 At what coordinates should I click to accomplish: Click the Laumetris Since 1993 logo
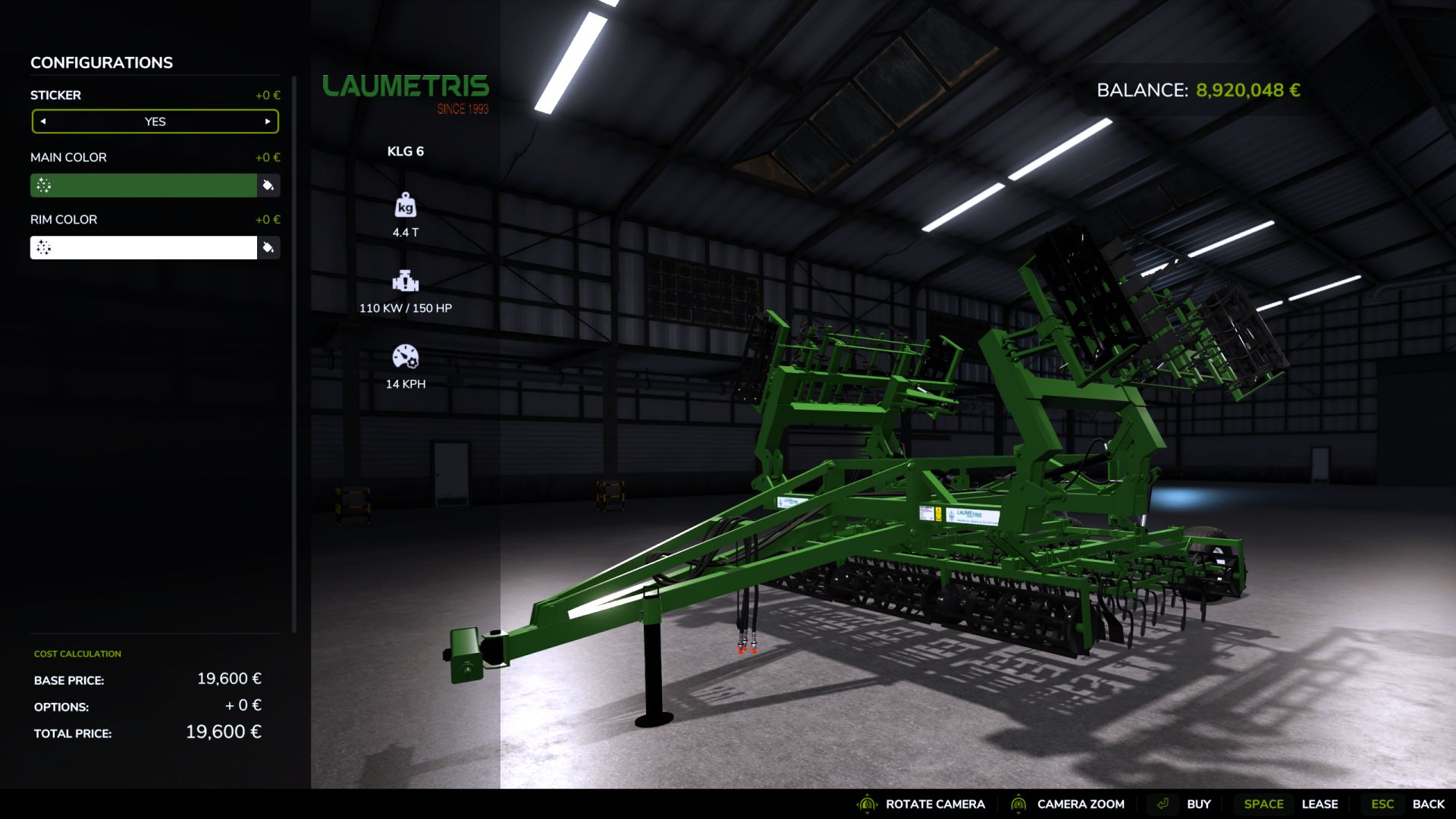[x=406, y=89]
